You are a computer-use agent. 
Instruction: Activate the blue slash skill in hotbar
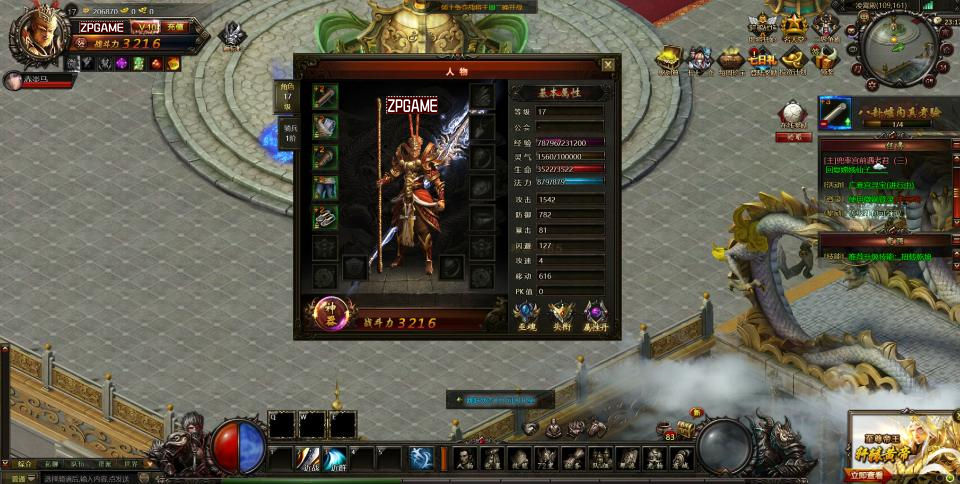click(336, 459)
